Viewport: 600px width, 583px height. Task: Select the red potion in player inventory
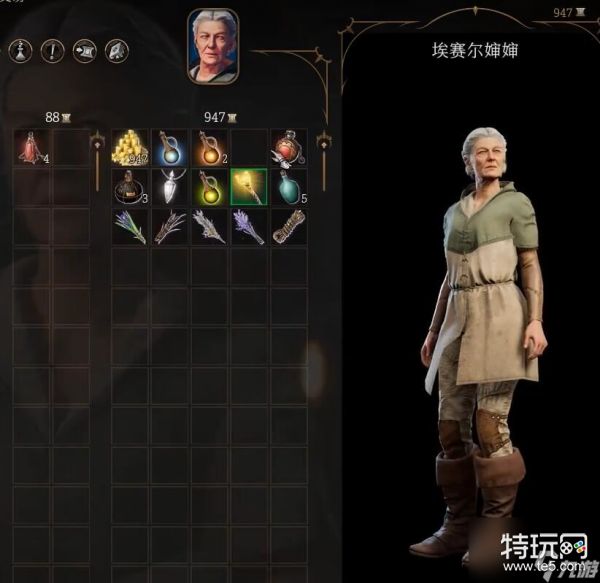point(31,147)
